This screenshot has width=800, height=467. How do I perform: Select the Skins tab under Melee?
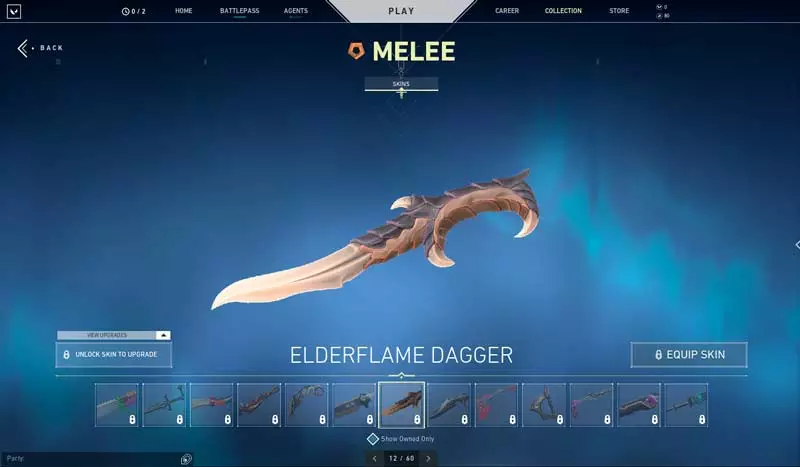401,84
